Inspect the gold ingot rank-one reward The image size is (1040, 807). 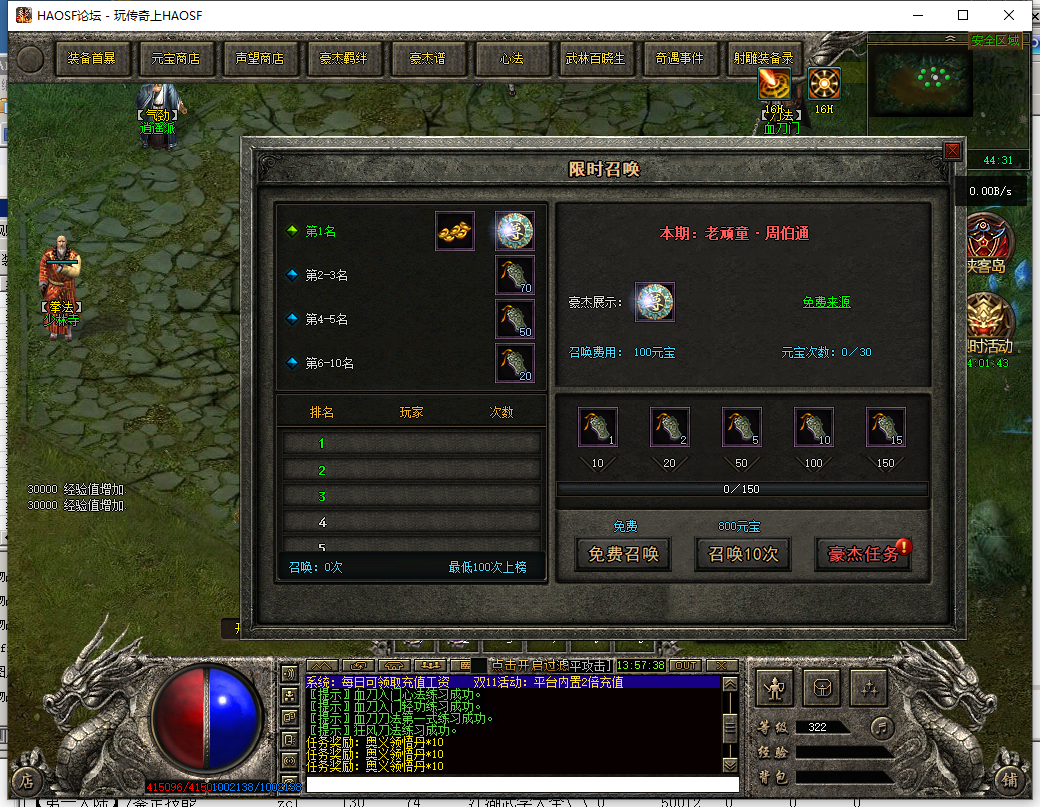[455, 231]
